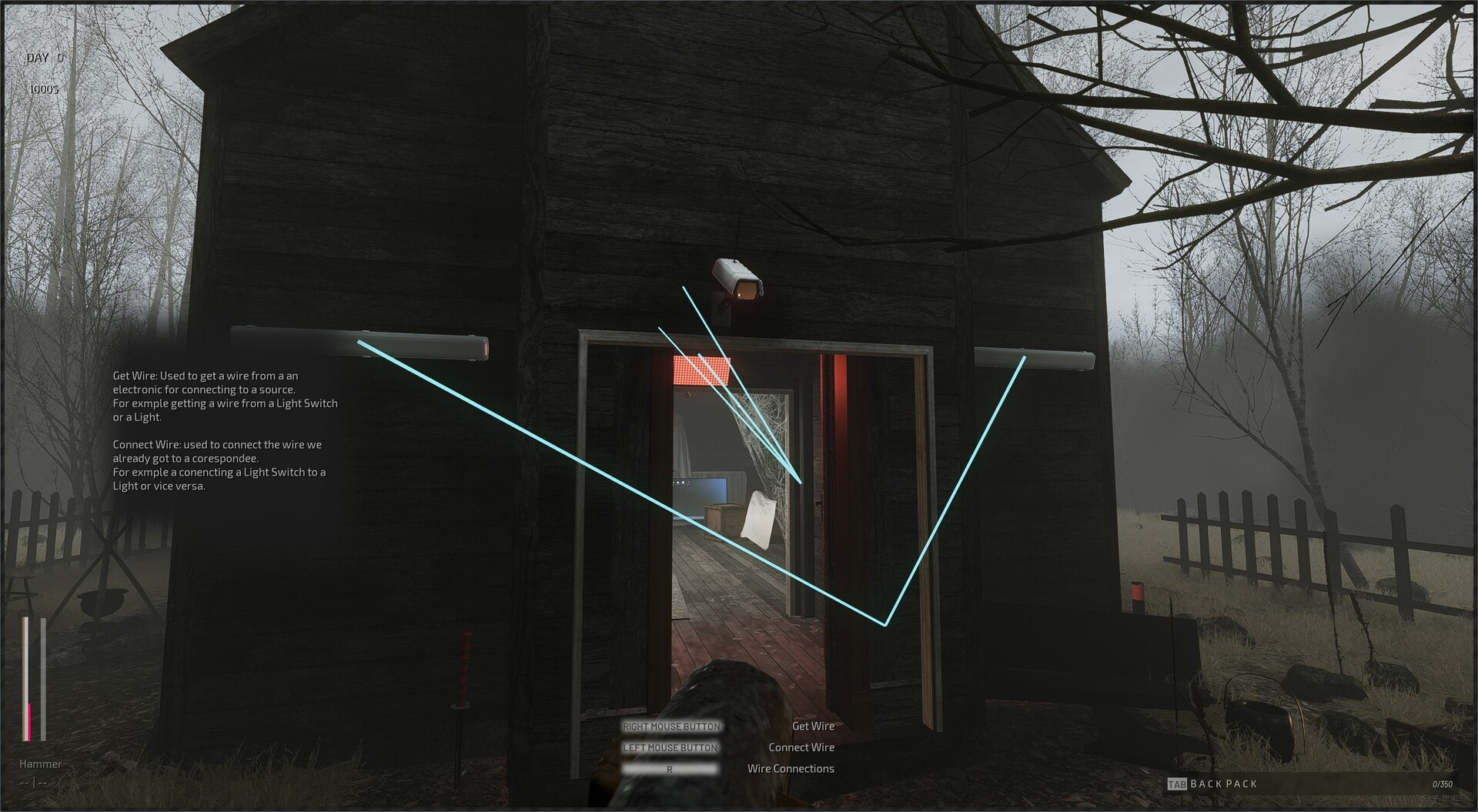
Task: Click the TAB key icon on backpack bar
Action: pyautogui.click(x=1179, y=784)
